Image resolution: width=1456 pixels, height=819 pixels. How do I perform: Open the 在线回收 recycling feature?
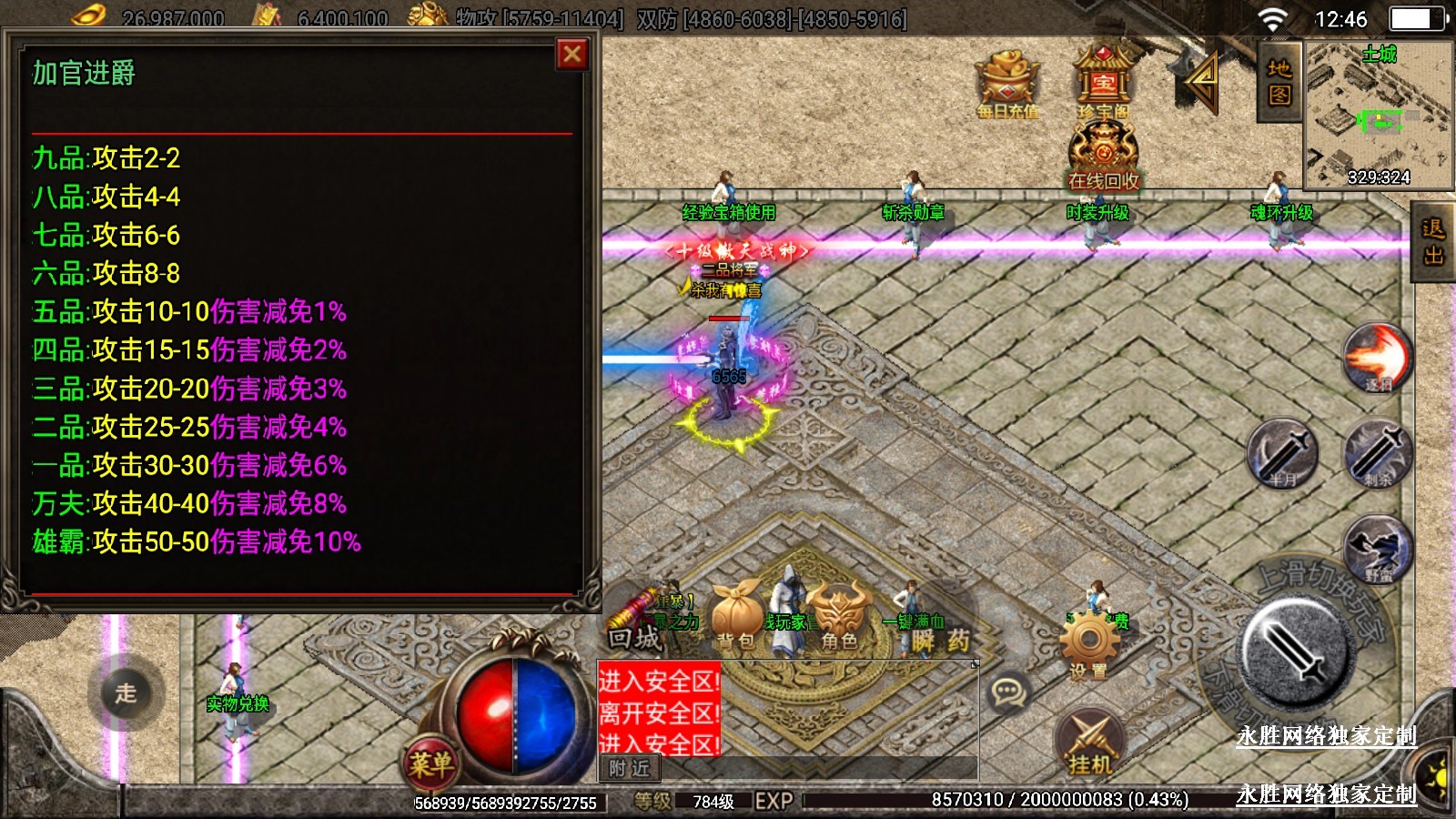tap(1103, 157)
